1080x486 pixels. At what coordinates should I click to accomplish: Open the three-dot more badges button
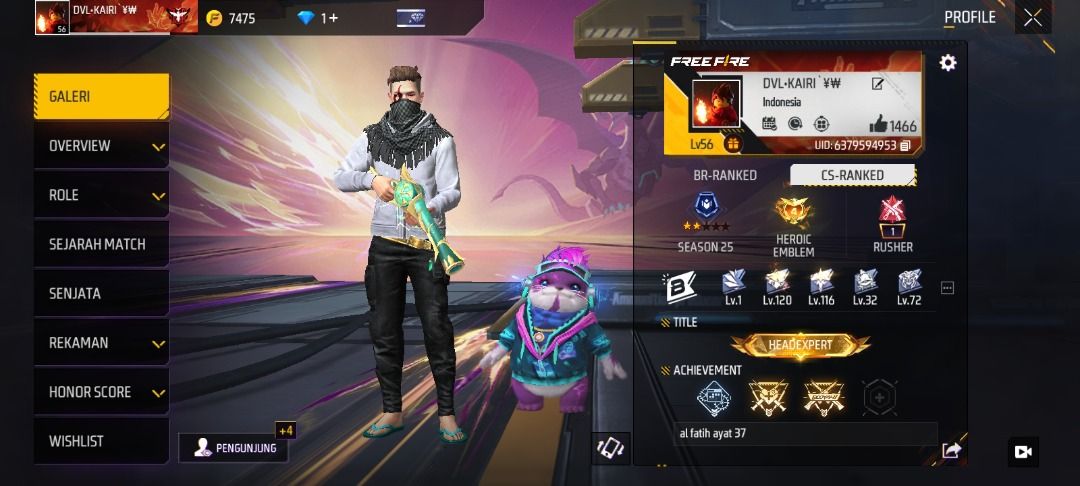pyautogui.click(x=947, y=288)
